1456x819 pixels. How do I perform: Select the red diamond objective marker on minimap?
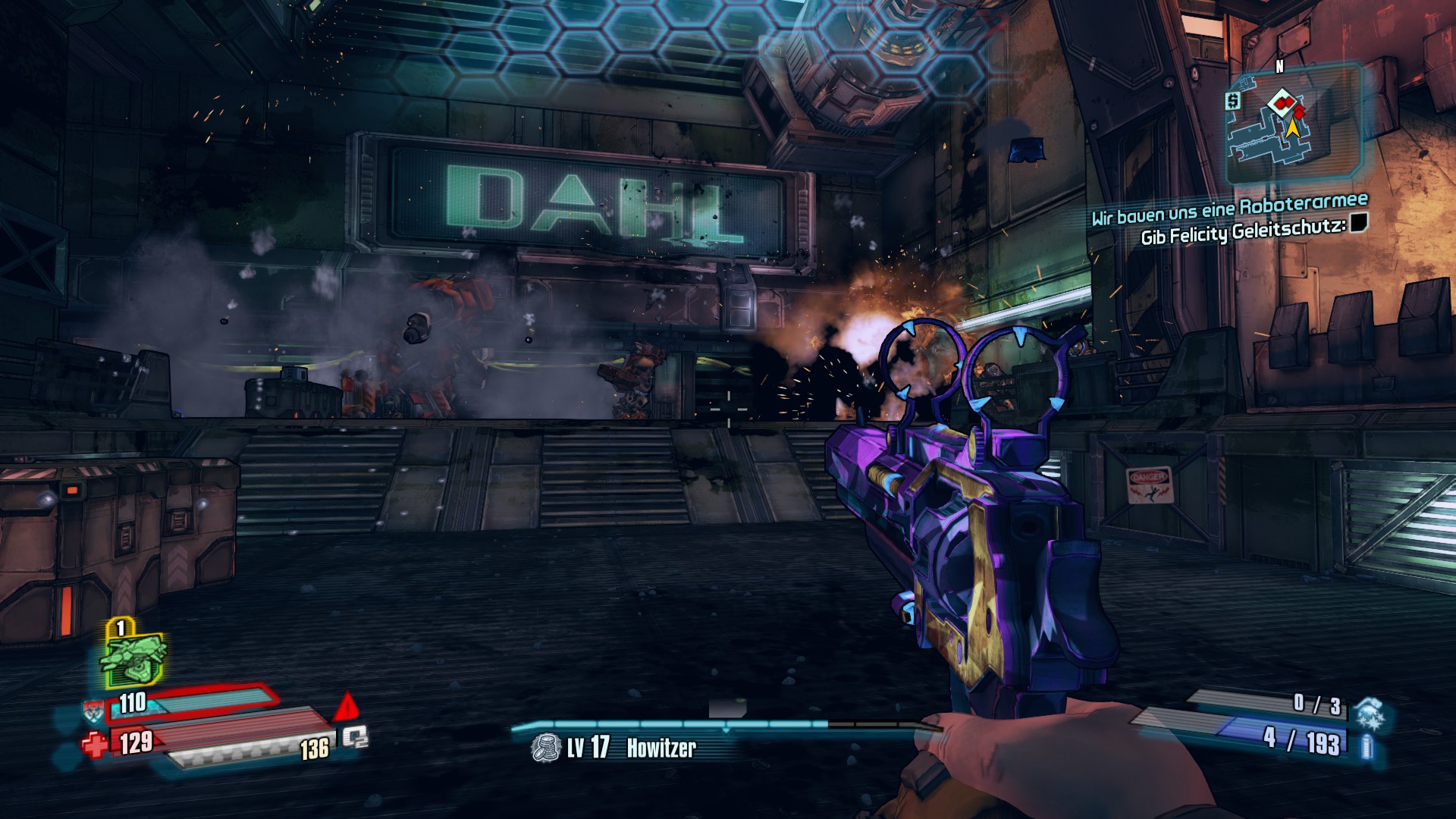[1282, 100]
